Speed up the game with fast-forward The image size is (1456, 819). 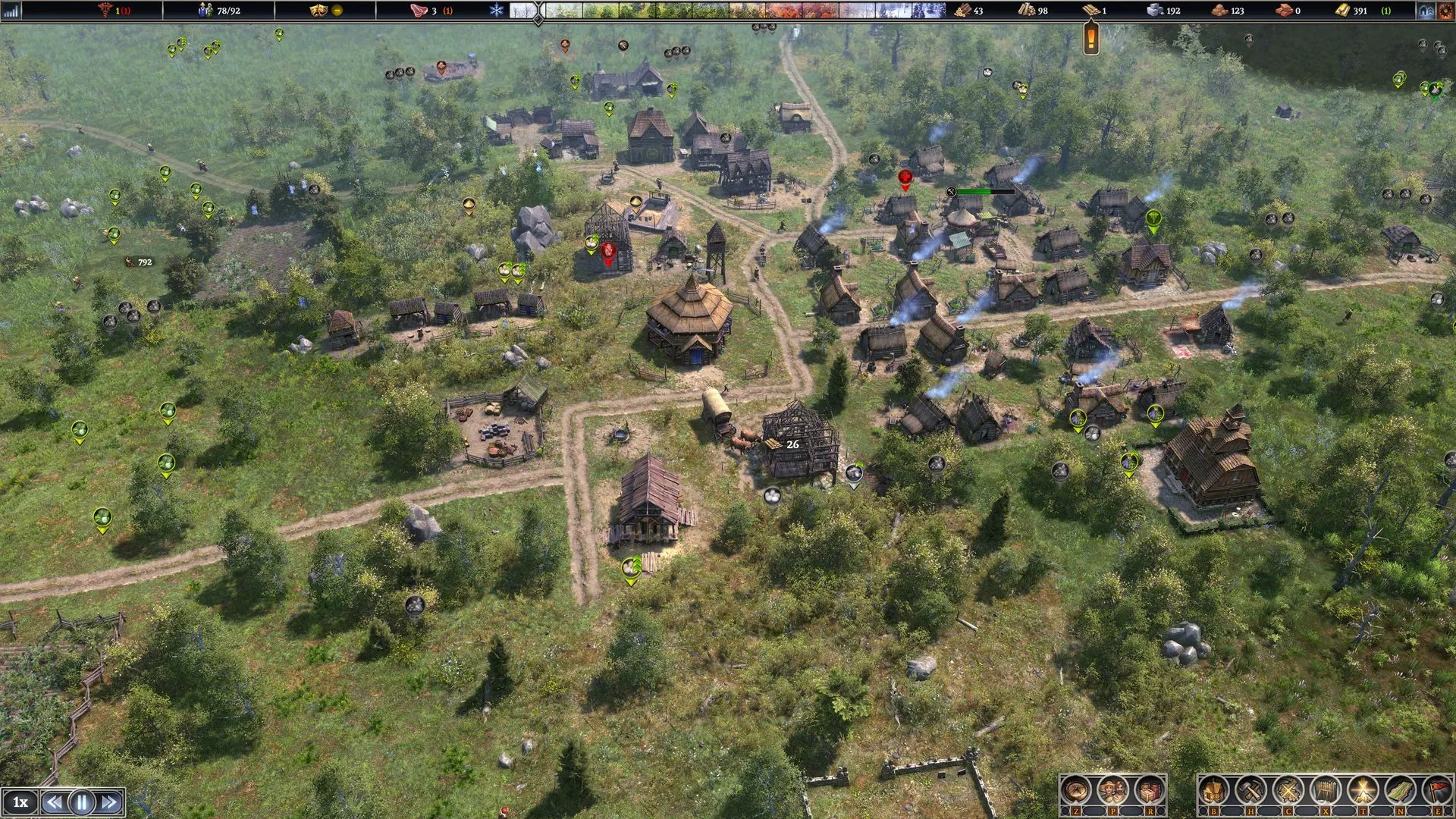pos(109,802)
